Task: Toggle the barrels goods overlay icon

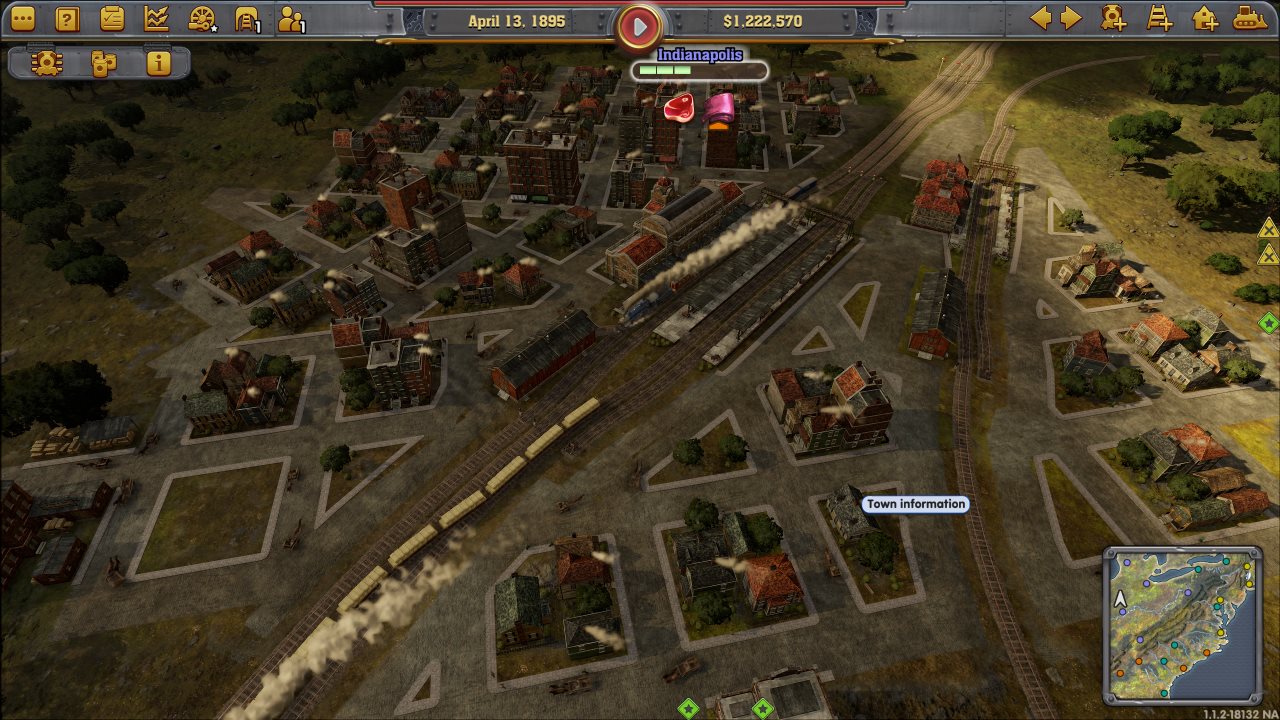Action: pos(103,63)
